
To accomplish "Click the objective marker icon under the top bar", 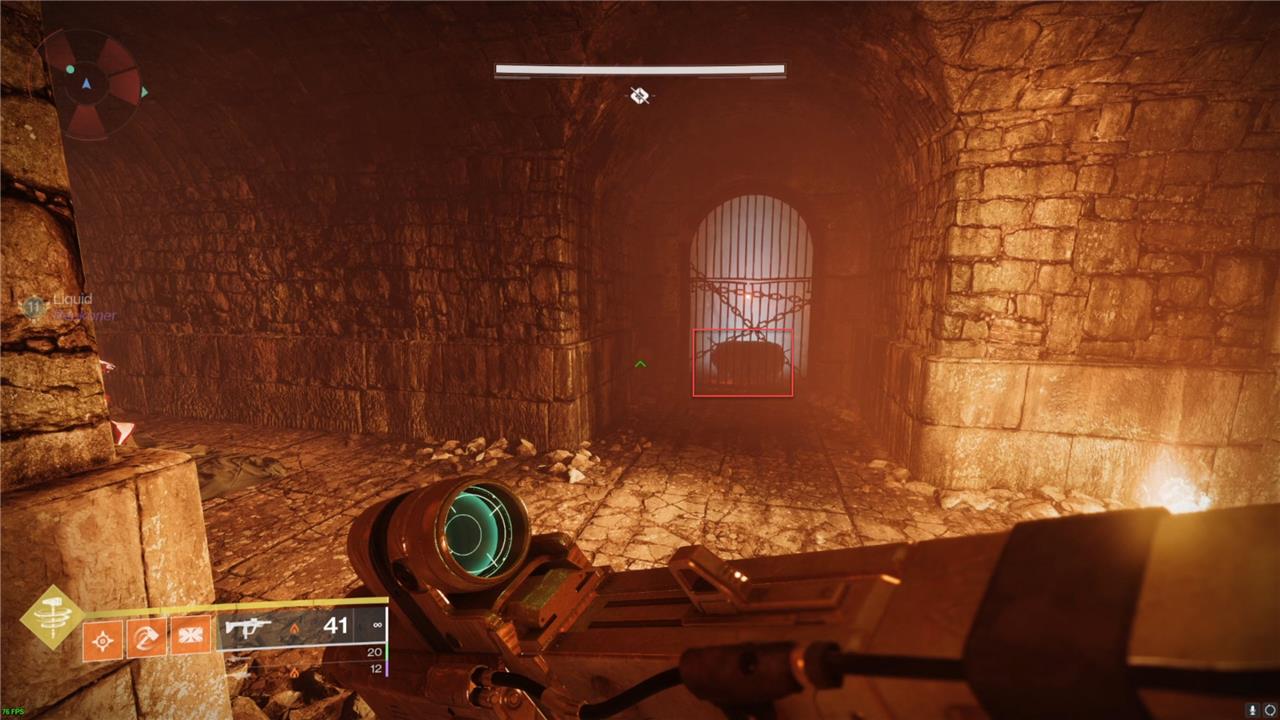I will tap(640, 95).
